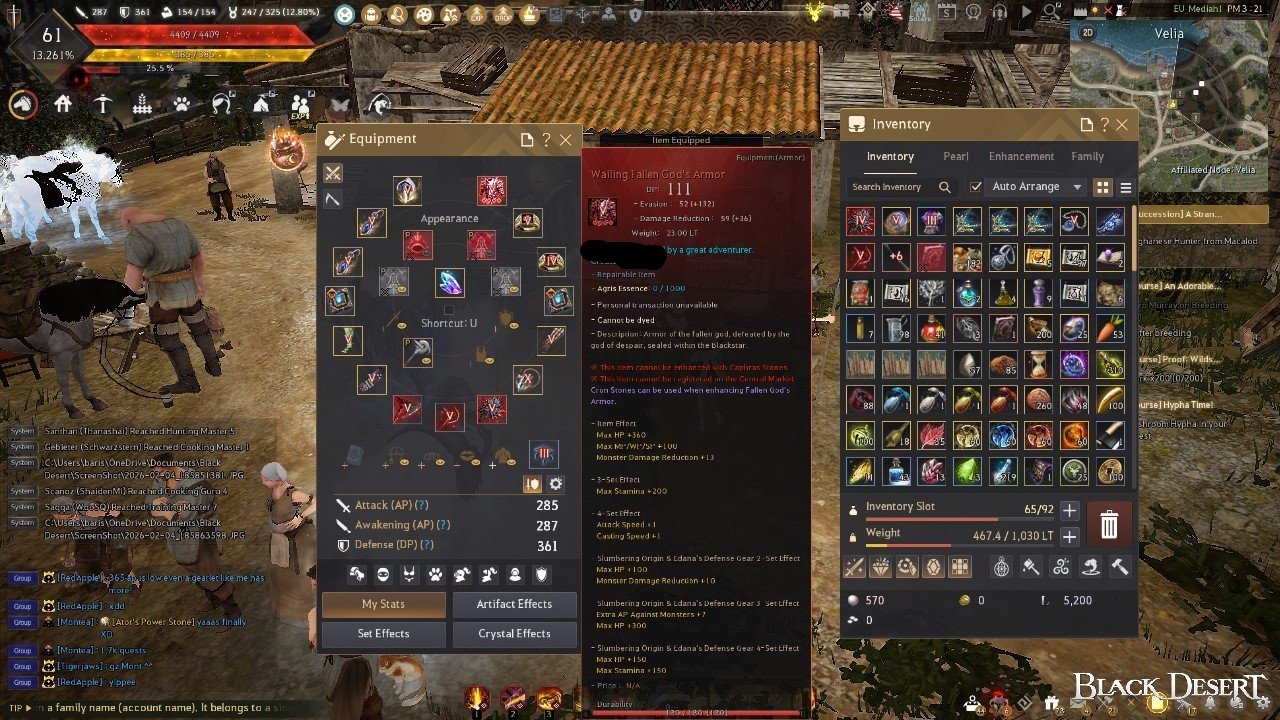Screen dimensions: 1280x720
Task: Show Artifact Effects
Action: point(514,604)
